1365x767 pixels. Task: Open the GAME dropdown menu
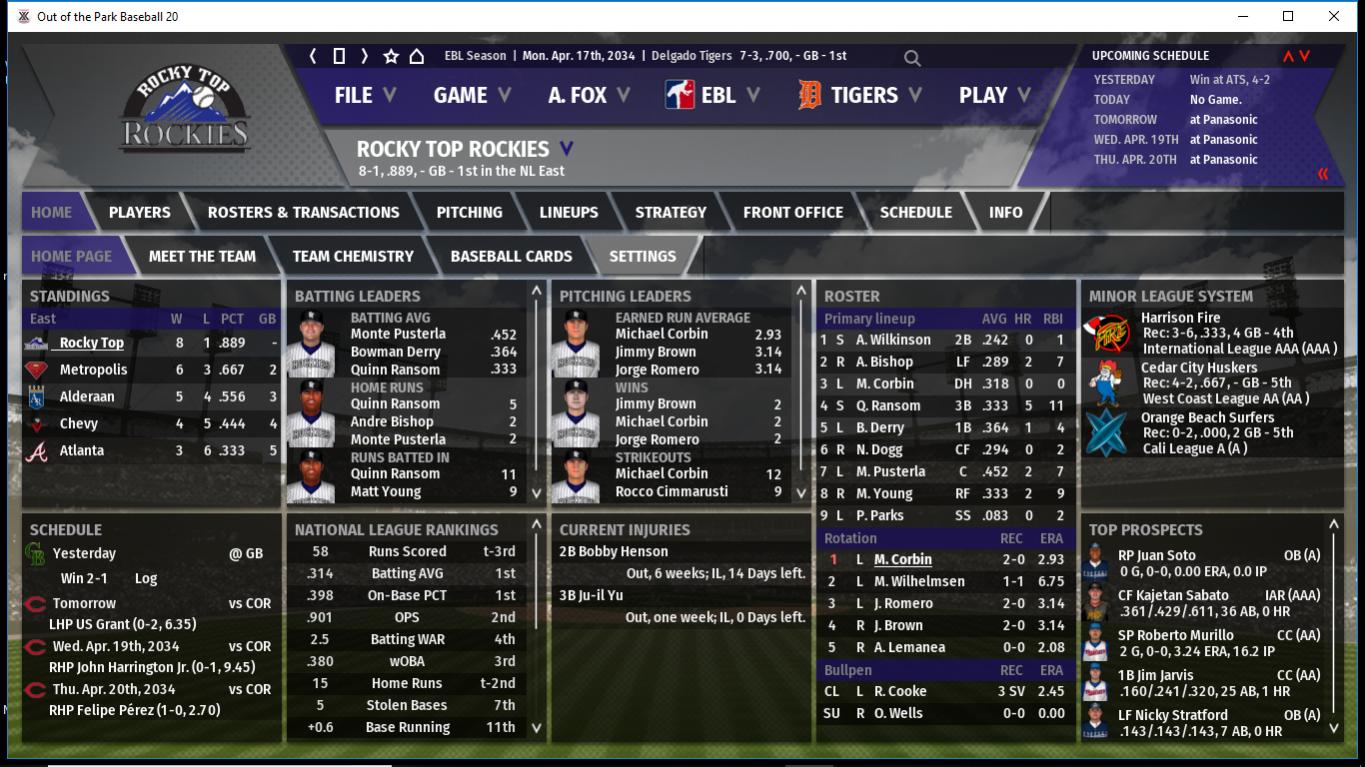coord(471,95)
